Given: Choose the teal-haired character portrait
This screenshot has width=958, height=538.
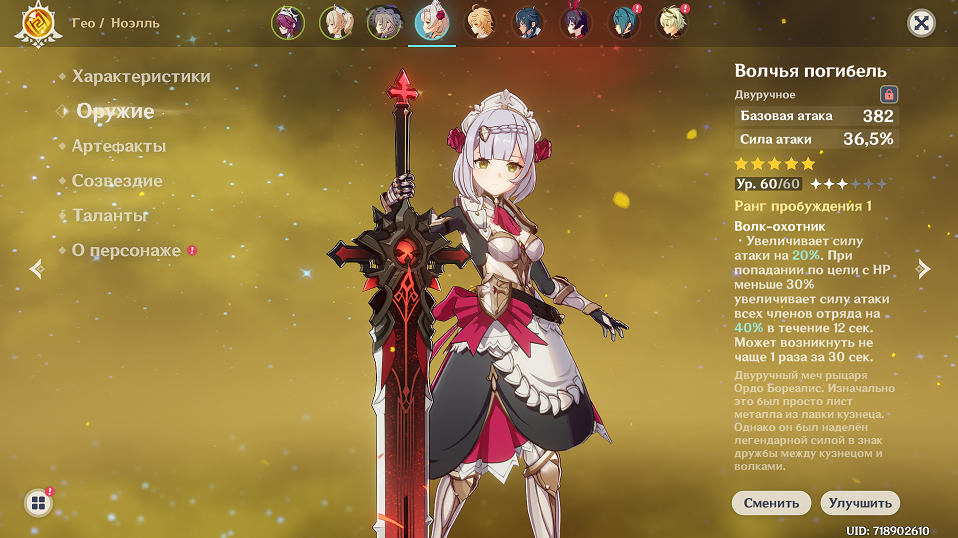Looking at the screenshot, I should 624,23.
